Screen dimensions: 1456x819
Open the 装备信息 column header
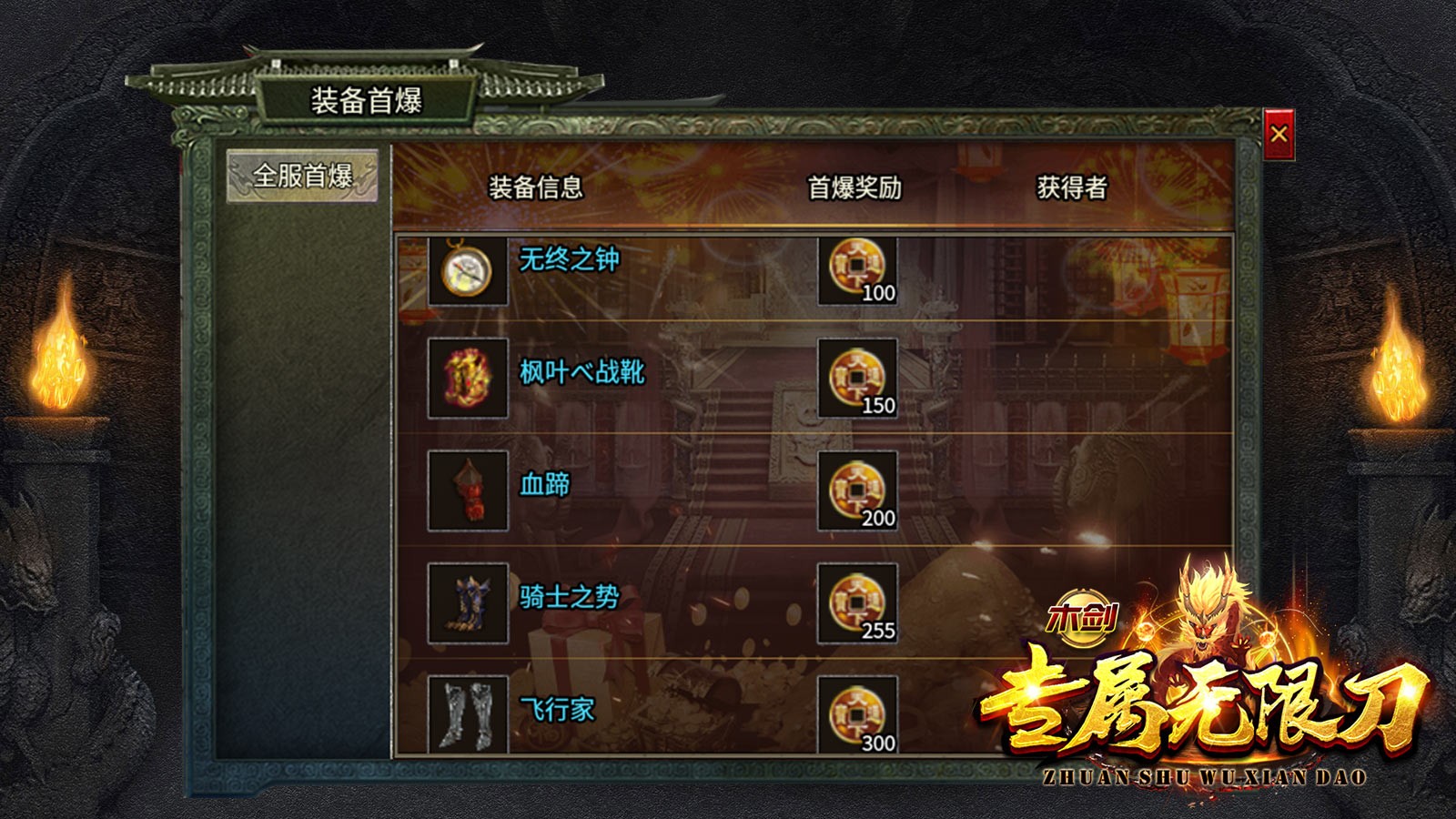[538, 187]
